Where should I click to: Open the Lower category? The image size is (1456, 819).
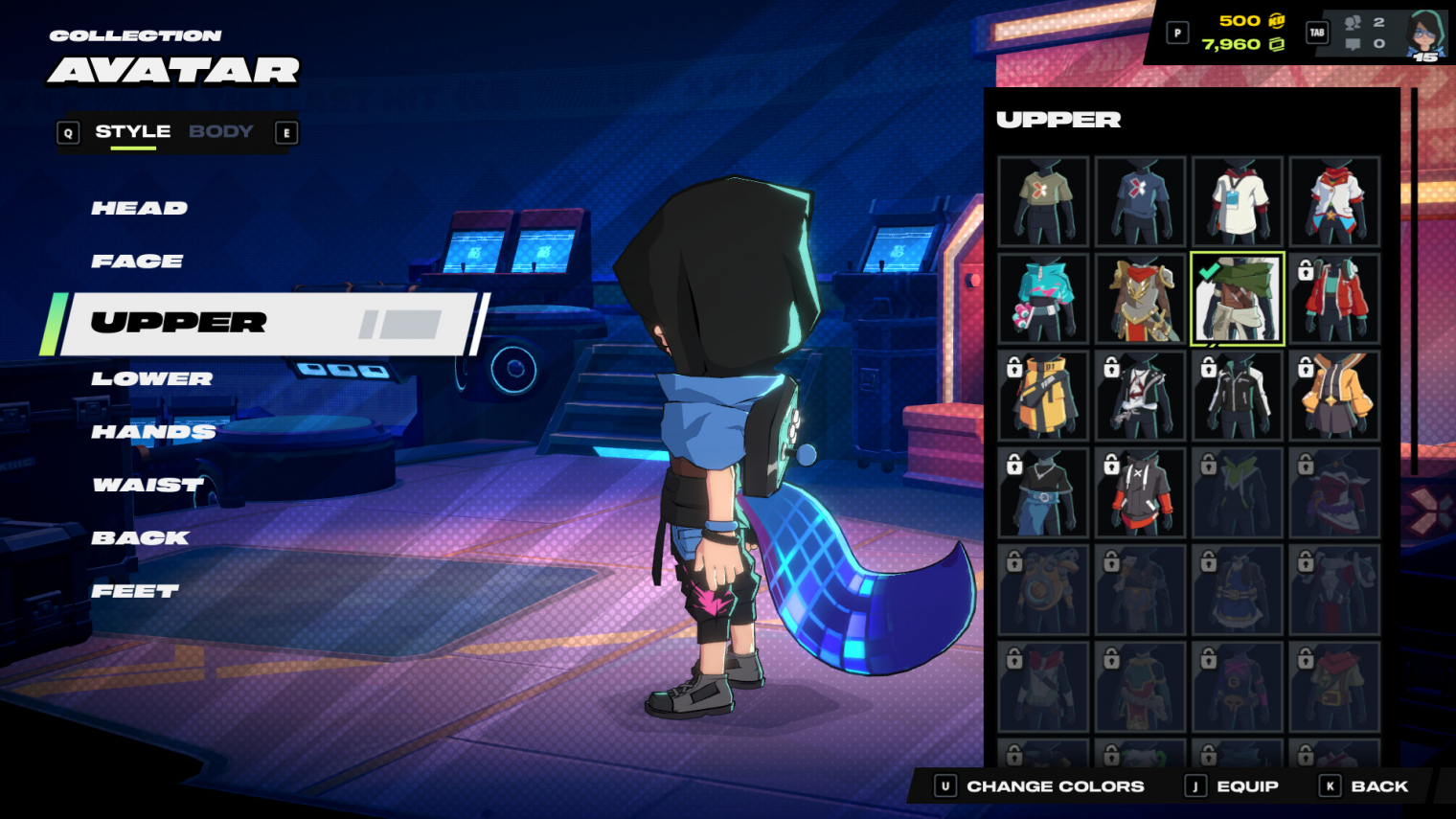[x=151, y=379]
